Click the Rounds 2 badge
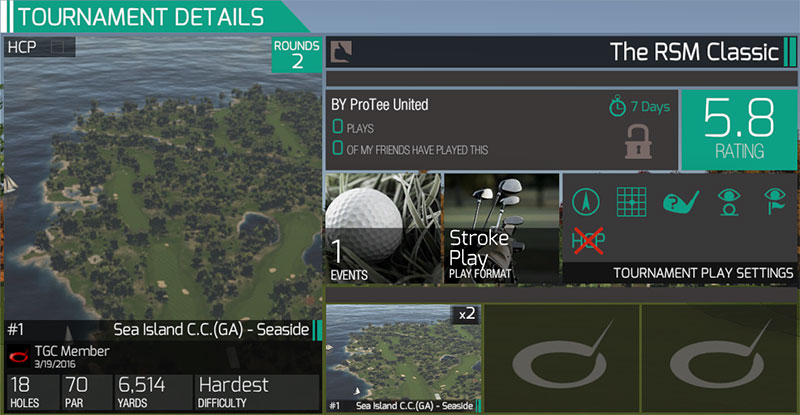The image size is (800, 415). [x=297, y=55]
